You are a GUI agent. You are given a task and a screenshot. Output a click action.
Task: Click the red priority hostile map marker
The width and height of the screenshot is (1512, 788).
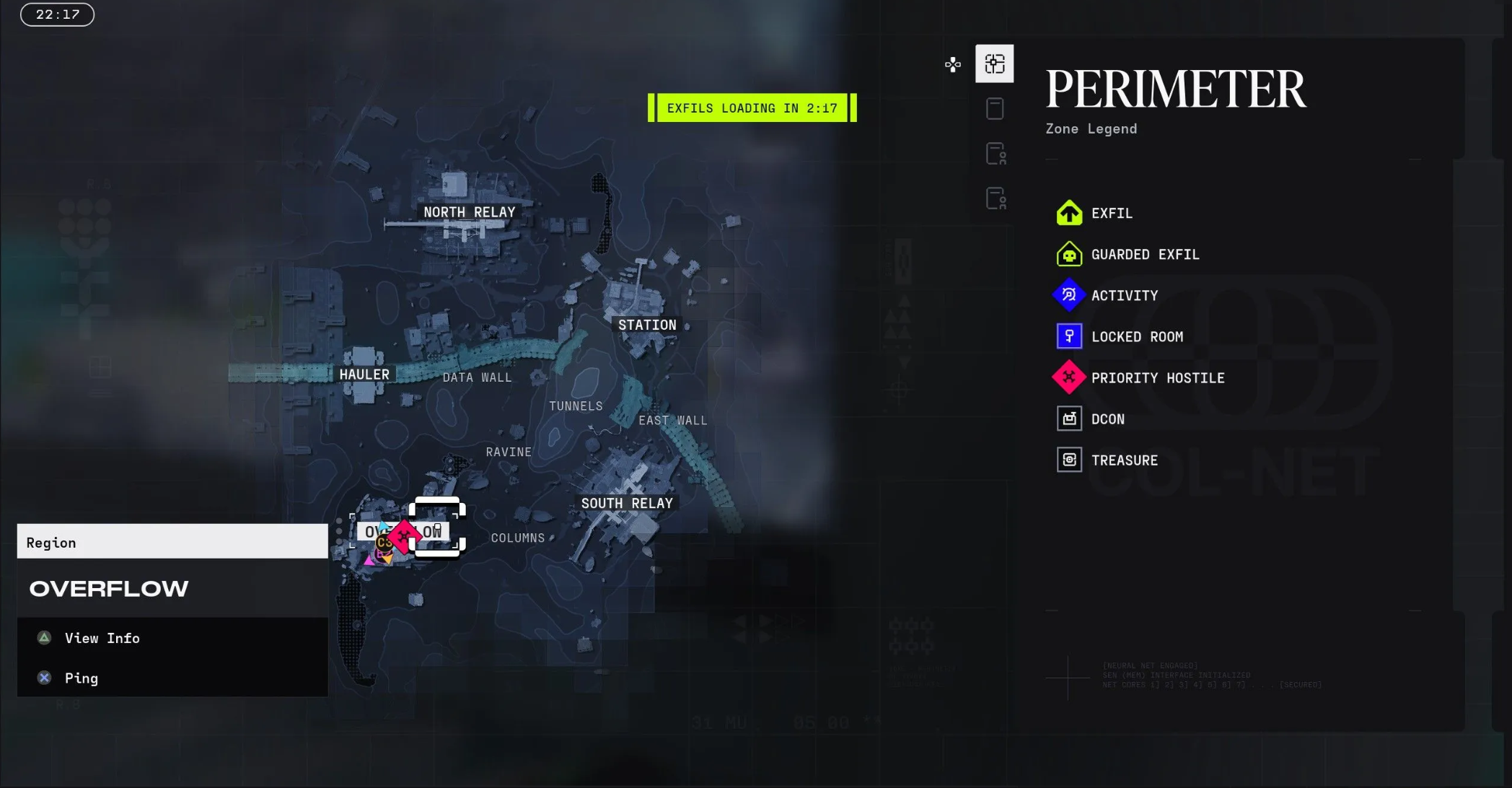404,535
